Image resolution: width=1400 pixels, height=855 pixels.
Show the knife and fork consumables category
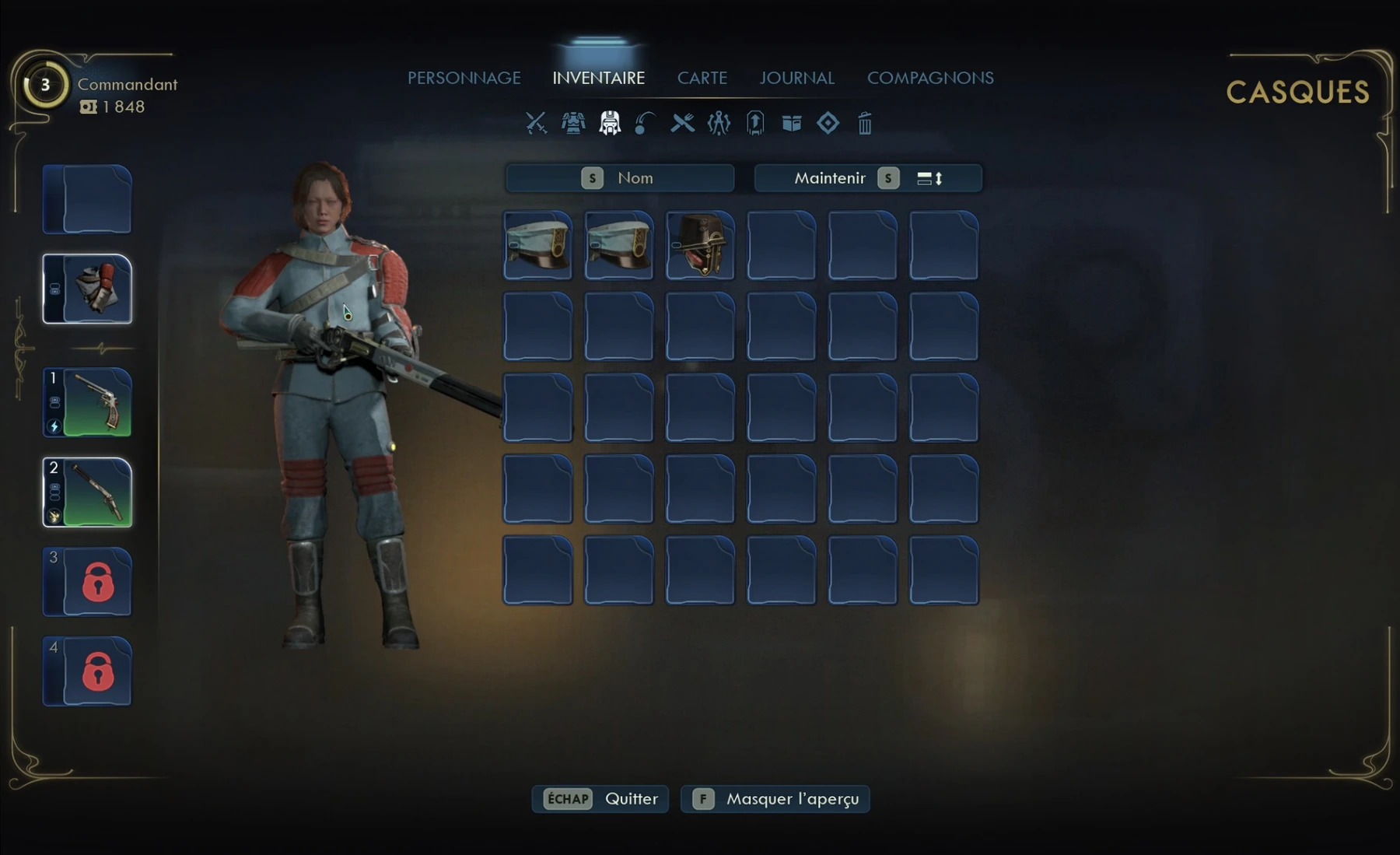coord(682,123)
